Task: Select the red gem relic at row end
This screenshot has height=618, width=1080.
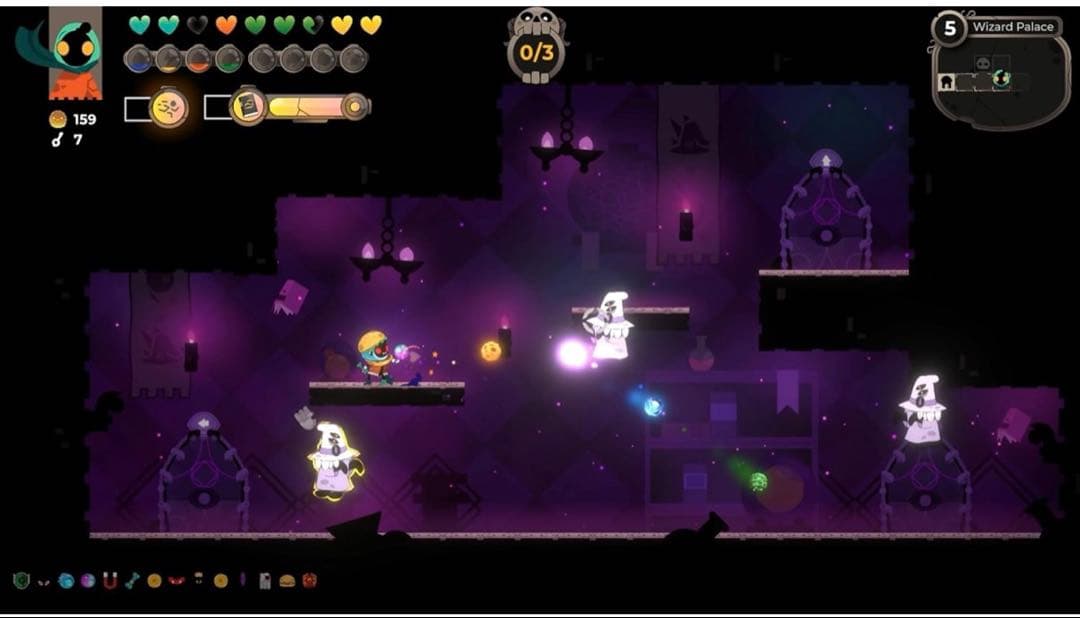Action: click(x=308, y=580)
